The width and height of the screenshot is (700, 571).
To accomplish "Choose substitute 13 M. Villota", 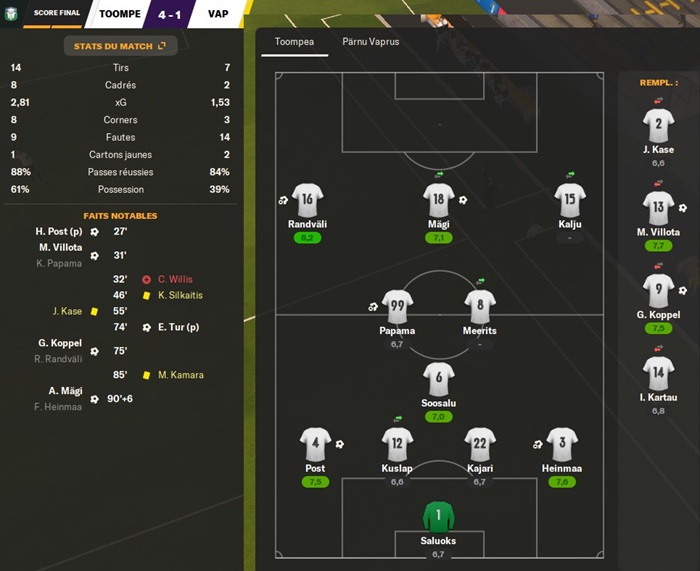I will pos(658,209).
